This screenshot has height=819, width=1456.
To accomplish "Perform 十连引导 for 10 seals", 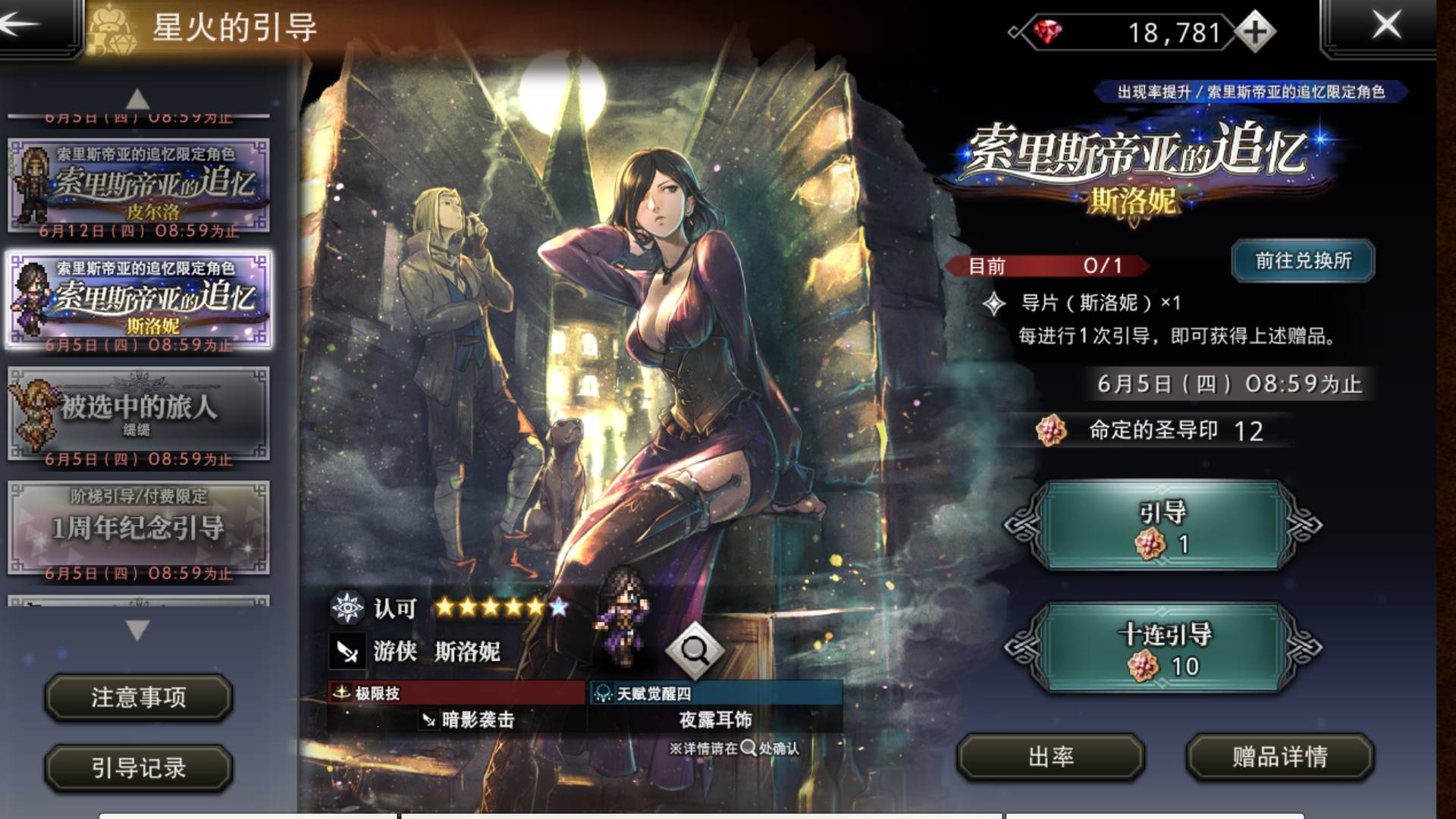I will point(1163,648).
